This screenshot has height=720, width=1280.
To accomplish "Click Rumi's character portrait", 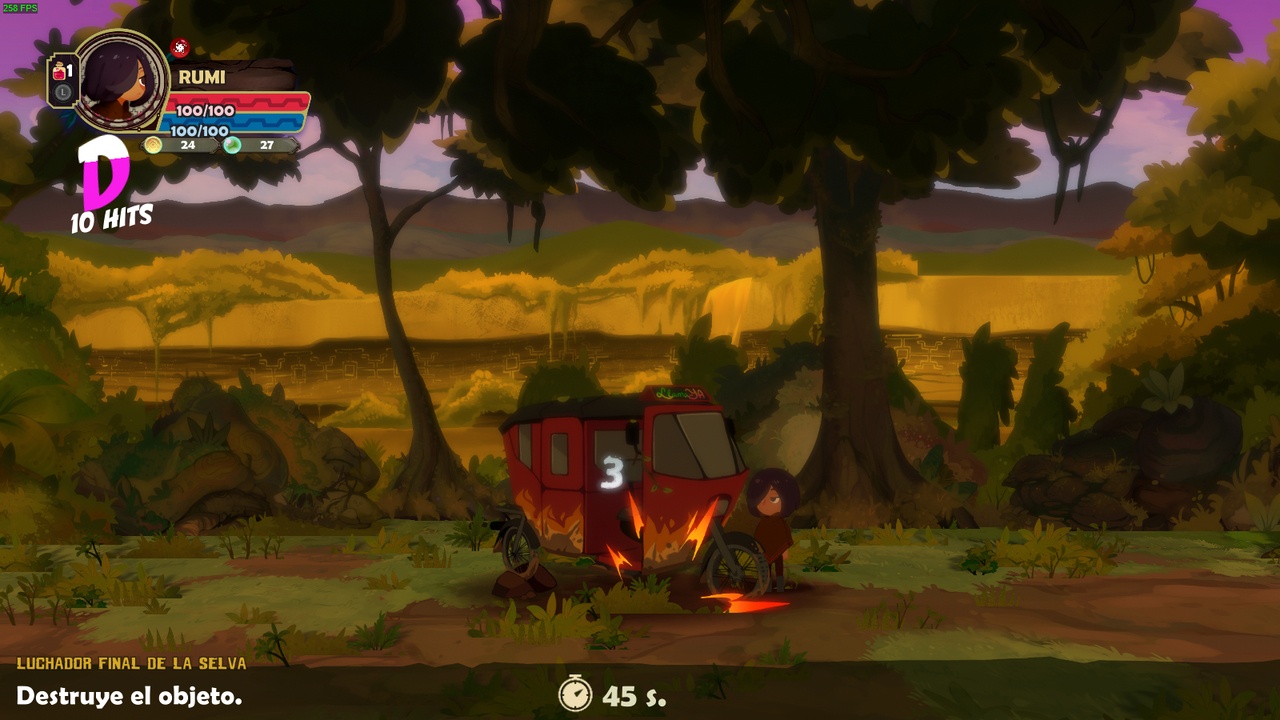I will (122, 80).
